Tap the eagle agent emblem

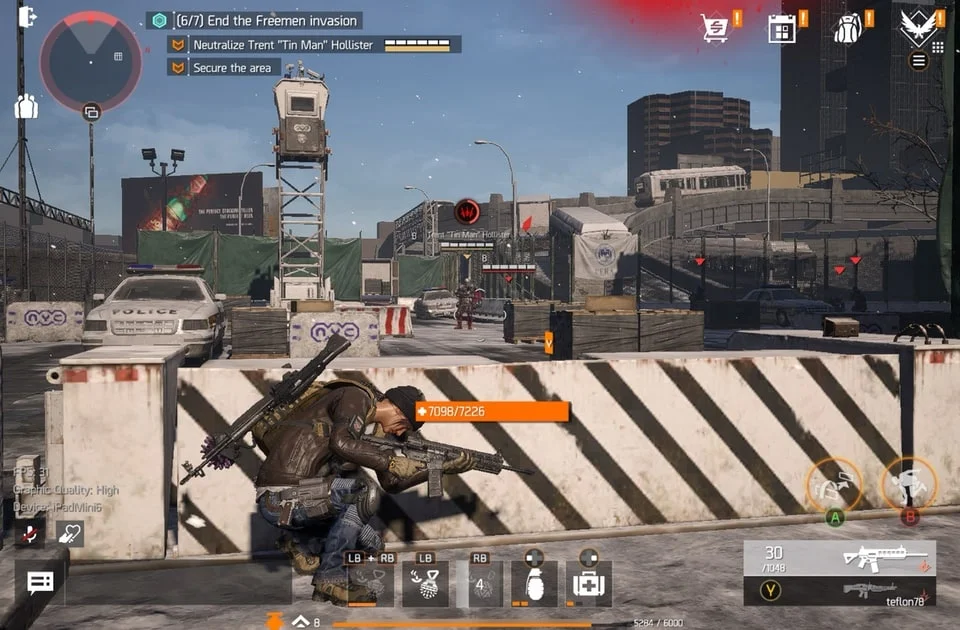click(917, 26)
